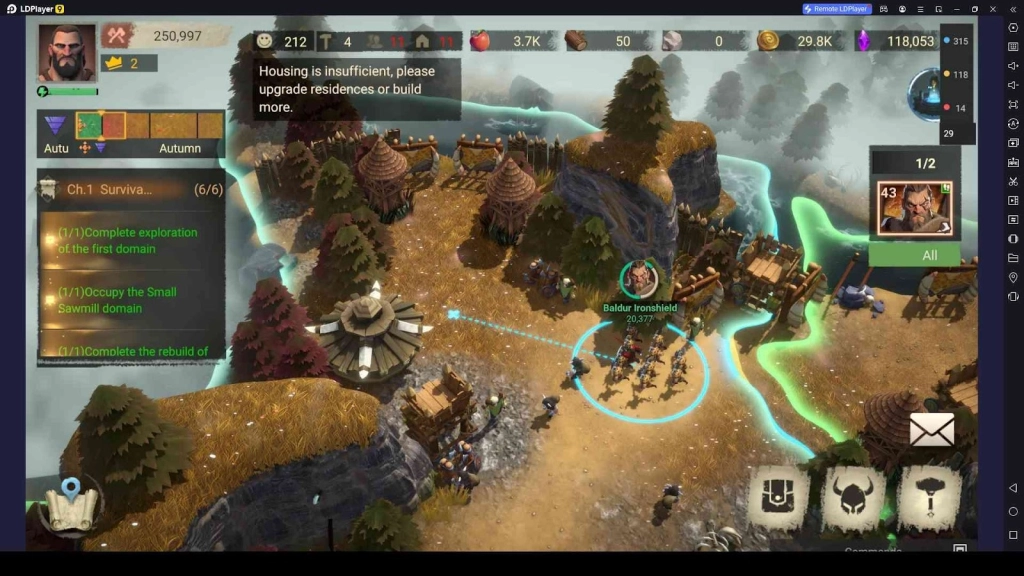Click the Remote LDPlayer button
The image size is (1024, 576).
point(837,9)
